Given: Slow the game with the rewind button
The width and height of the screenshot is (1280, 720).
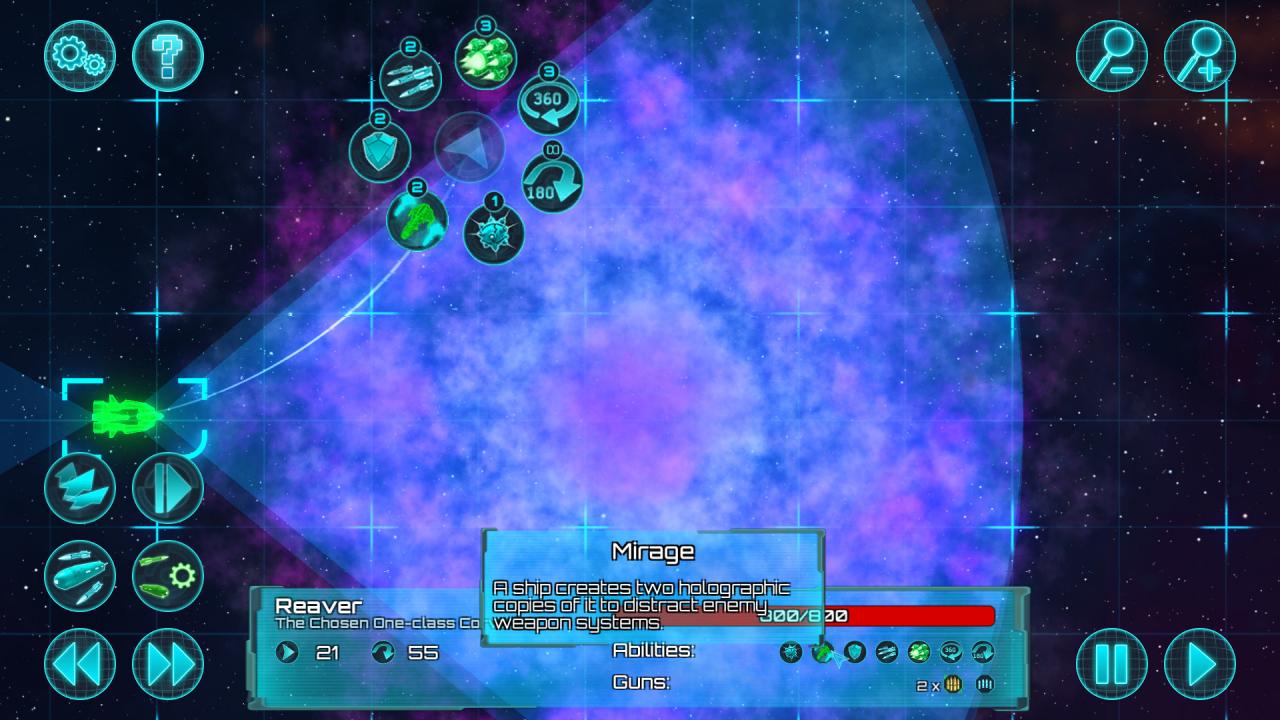Looking at the screenshot, I should pyautogui.click(x=80, y=663).
